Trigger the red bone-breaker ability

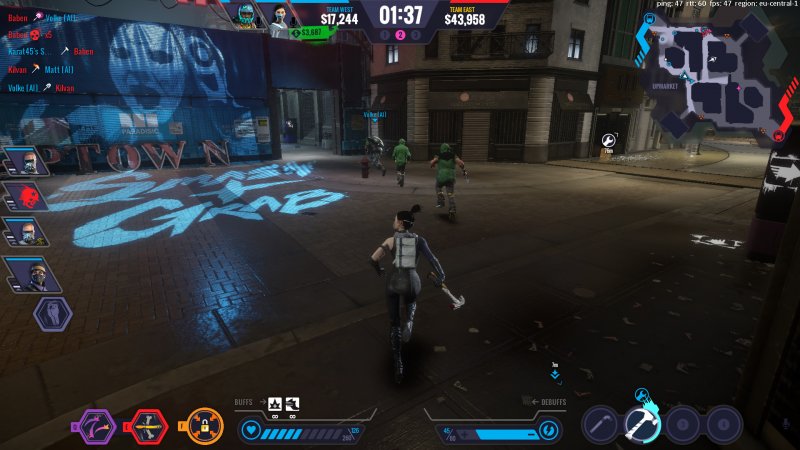coord(150,427)
